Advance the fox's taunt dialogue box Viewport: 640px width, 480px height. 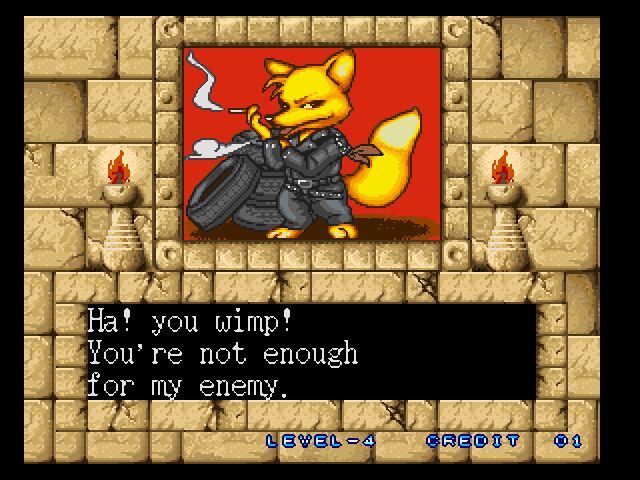[310, 352]
